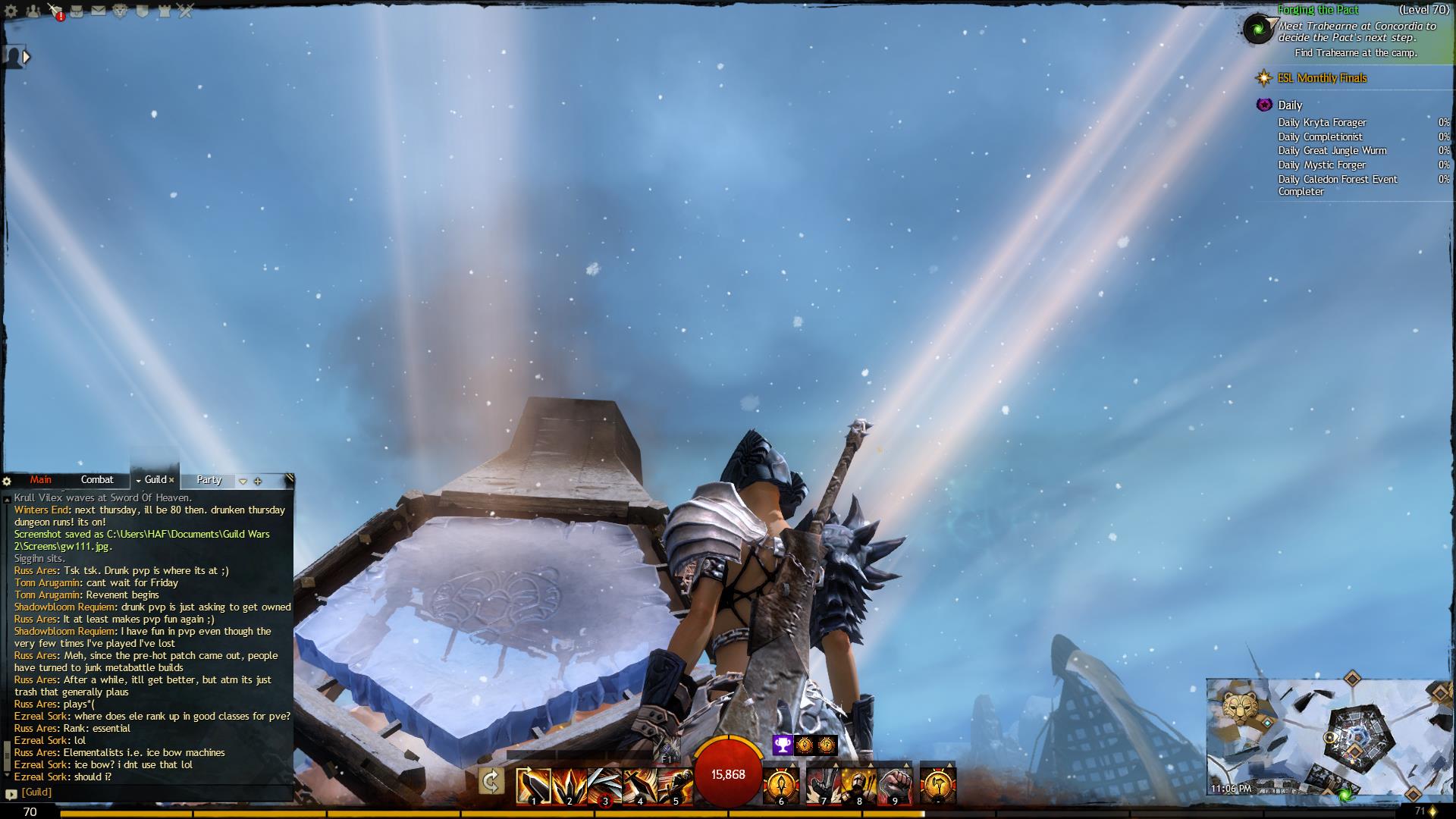1456x819 pixels.
Task: Select the Party chat tab
Action: (x=209, y=480)
